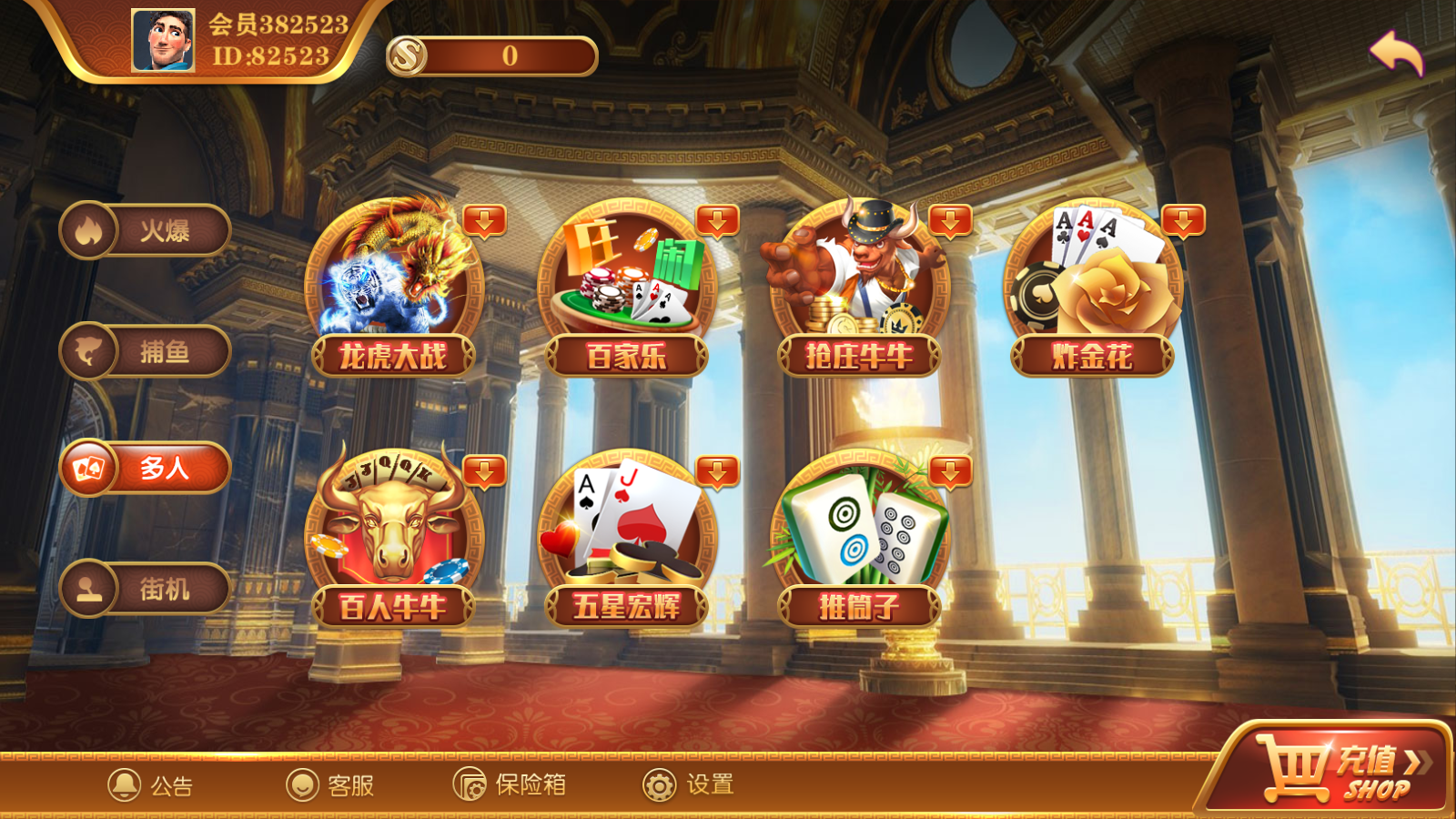Screen dimensions: 1456x819
Task: Open the 保险箱 safe box icon
Action: click(x=510, y=785)
